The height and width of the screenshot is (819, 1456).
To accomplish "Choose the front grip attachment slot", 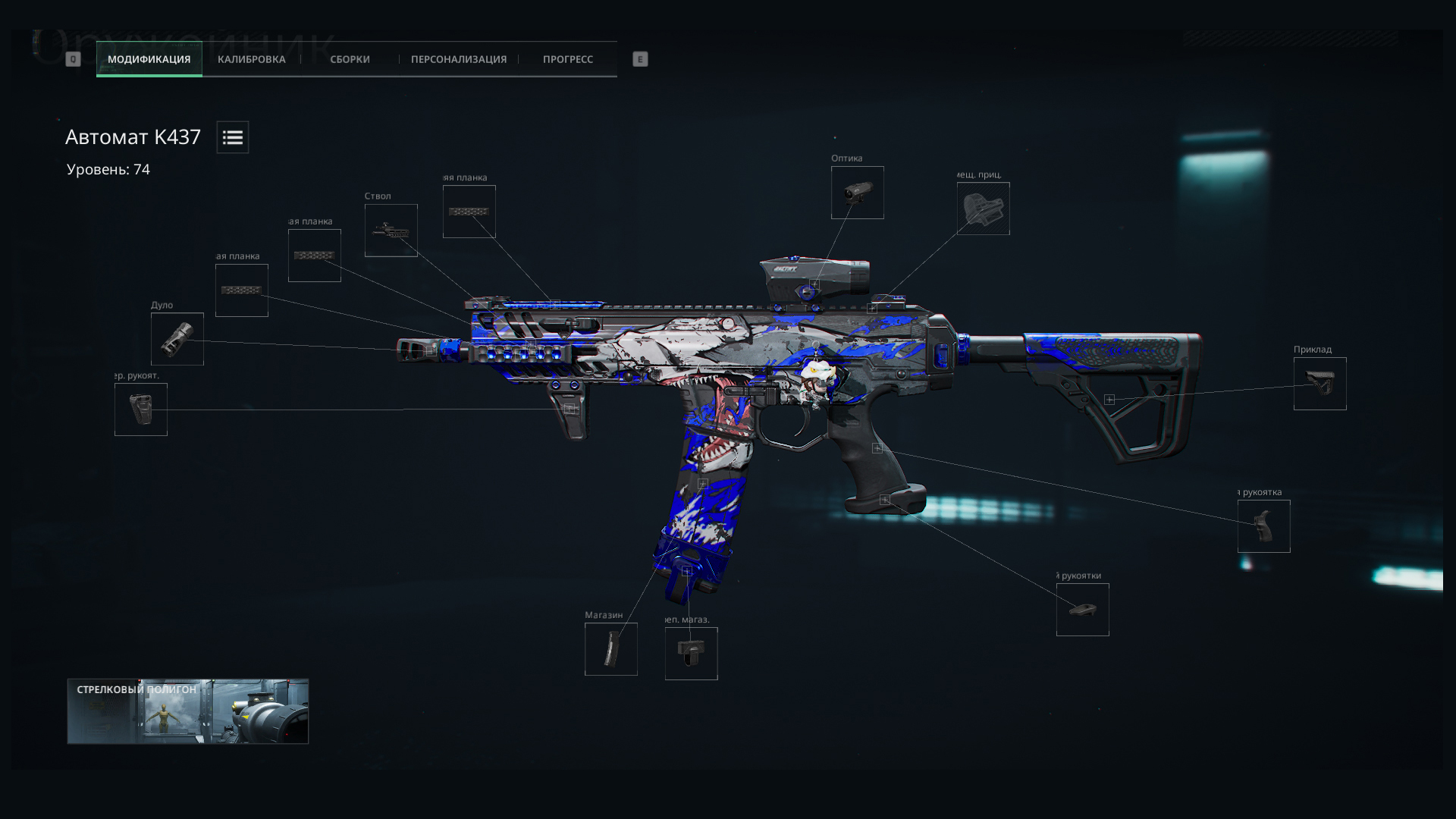I will click(141, 409).
